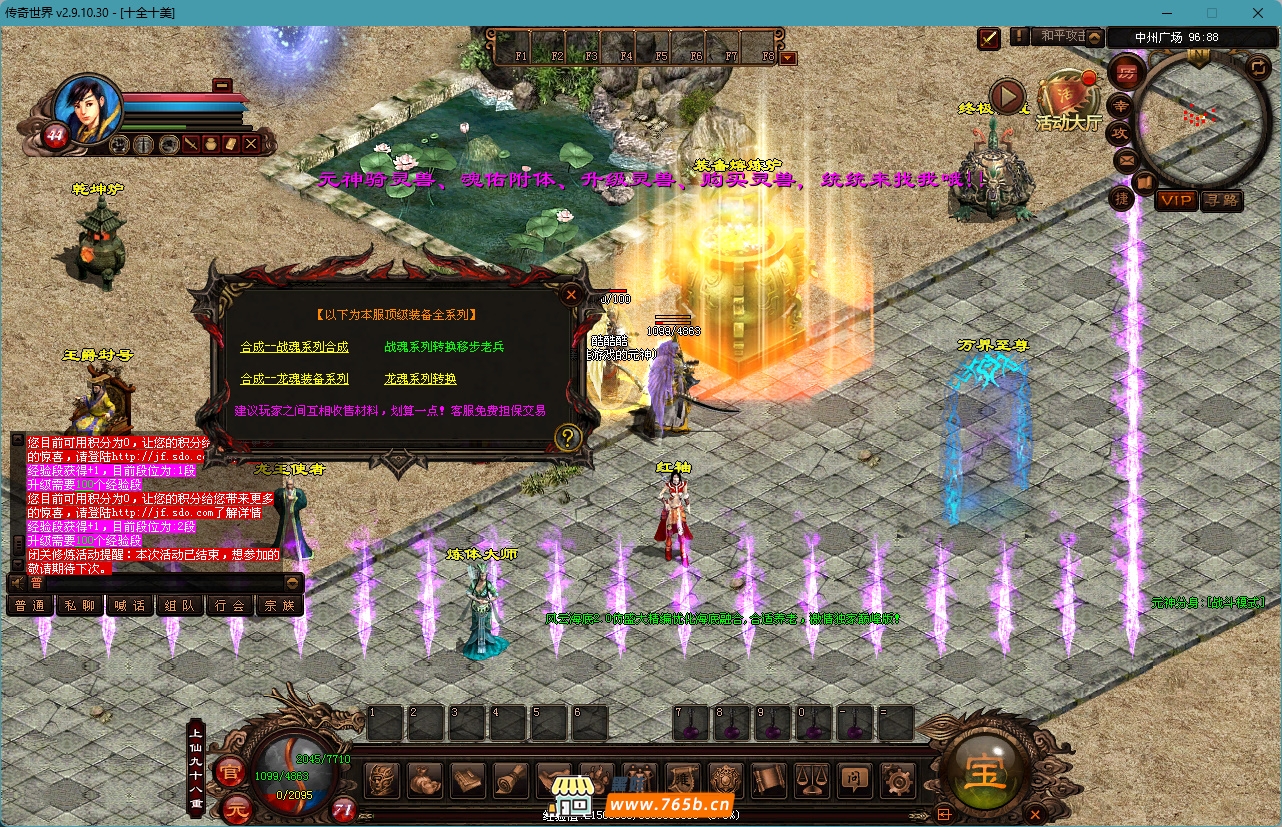This screenshot has height=827, width=1282.
Task: Click the round play arrow button
Action: click(1008, 97)
